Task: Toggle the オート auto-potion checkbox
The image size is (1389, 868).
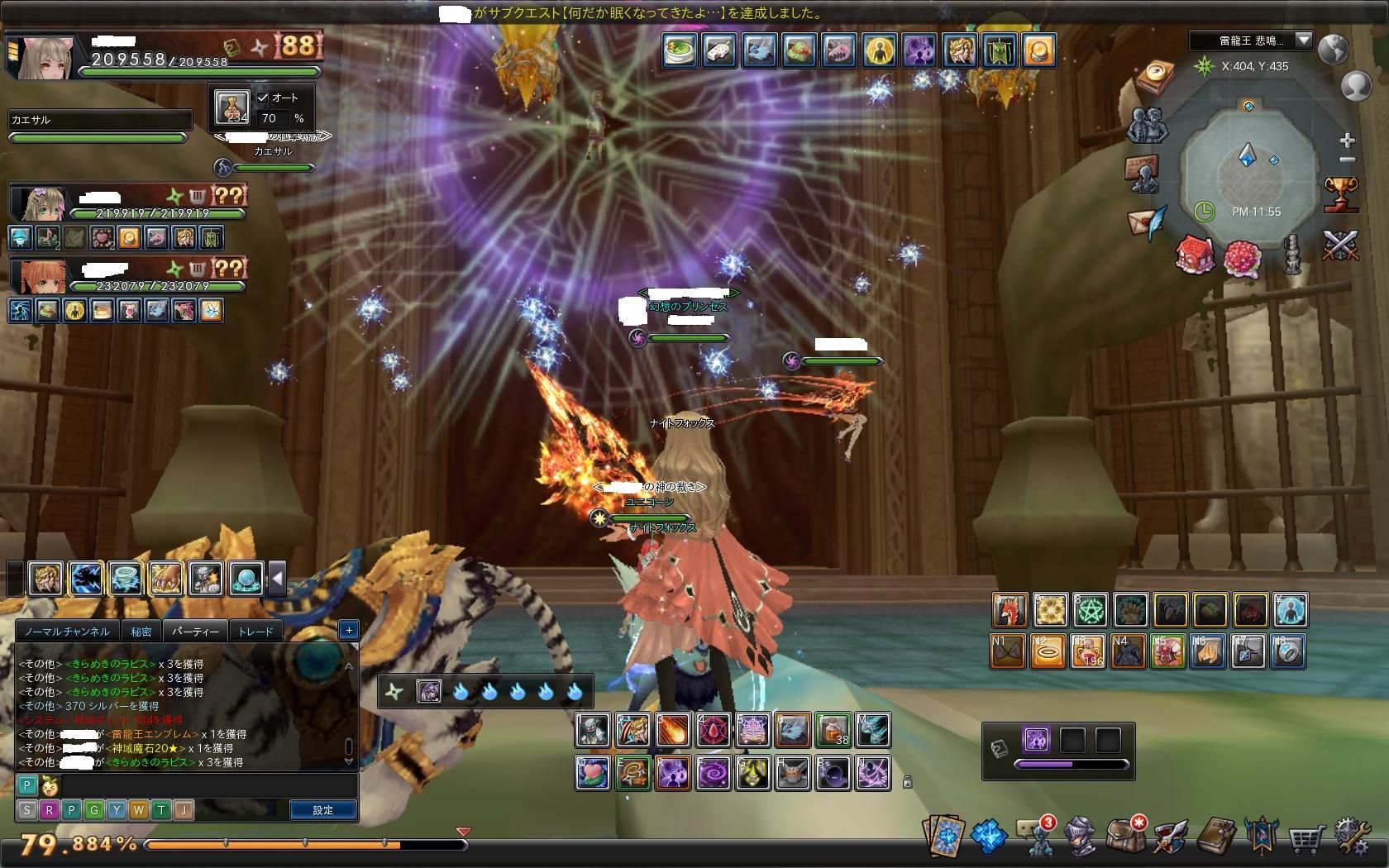Action: tap(263, 98)
